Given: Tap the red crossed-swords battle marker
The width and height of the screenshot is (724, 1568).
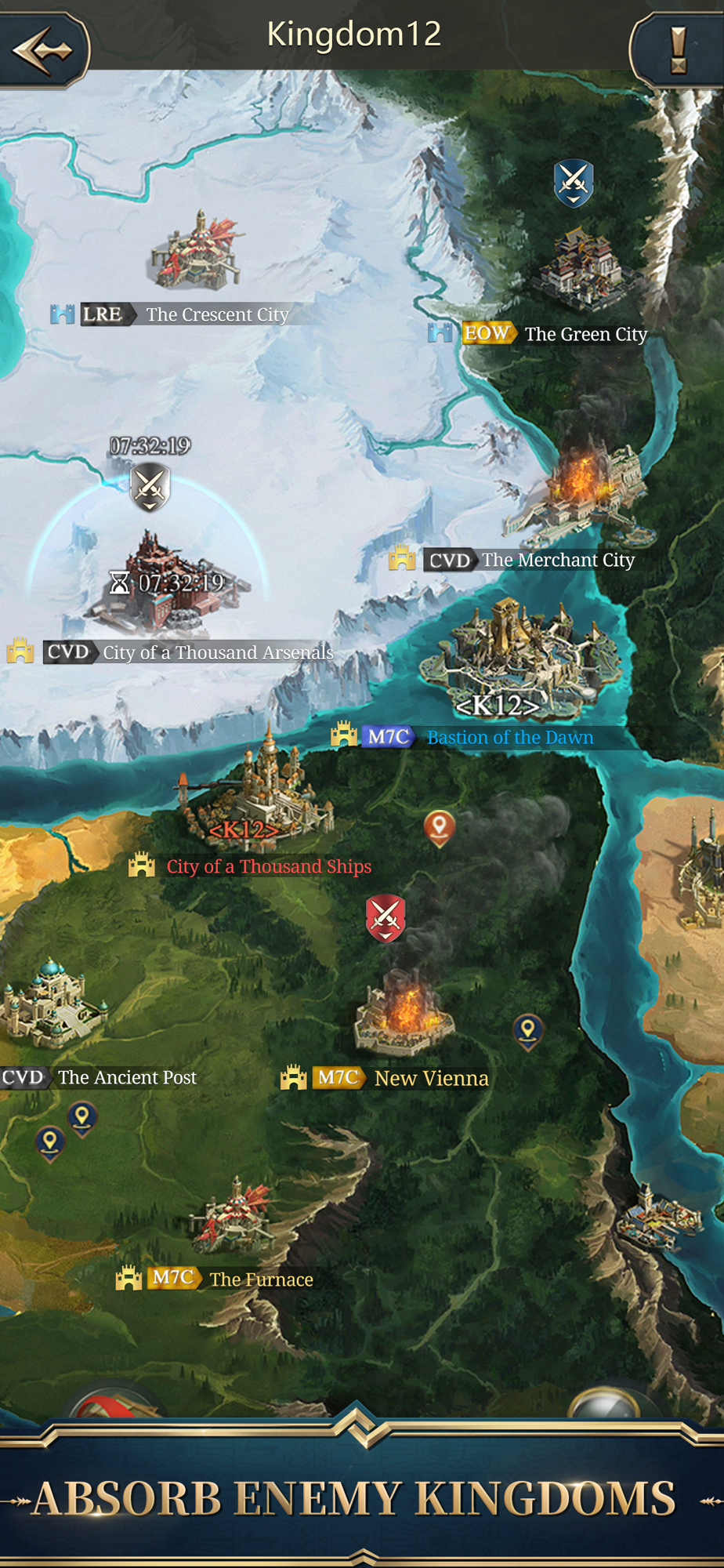Looking at the screenshot, I should pos(386,917).
